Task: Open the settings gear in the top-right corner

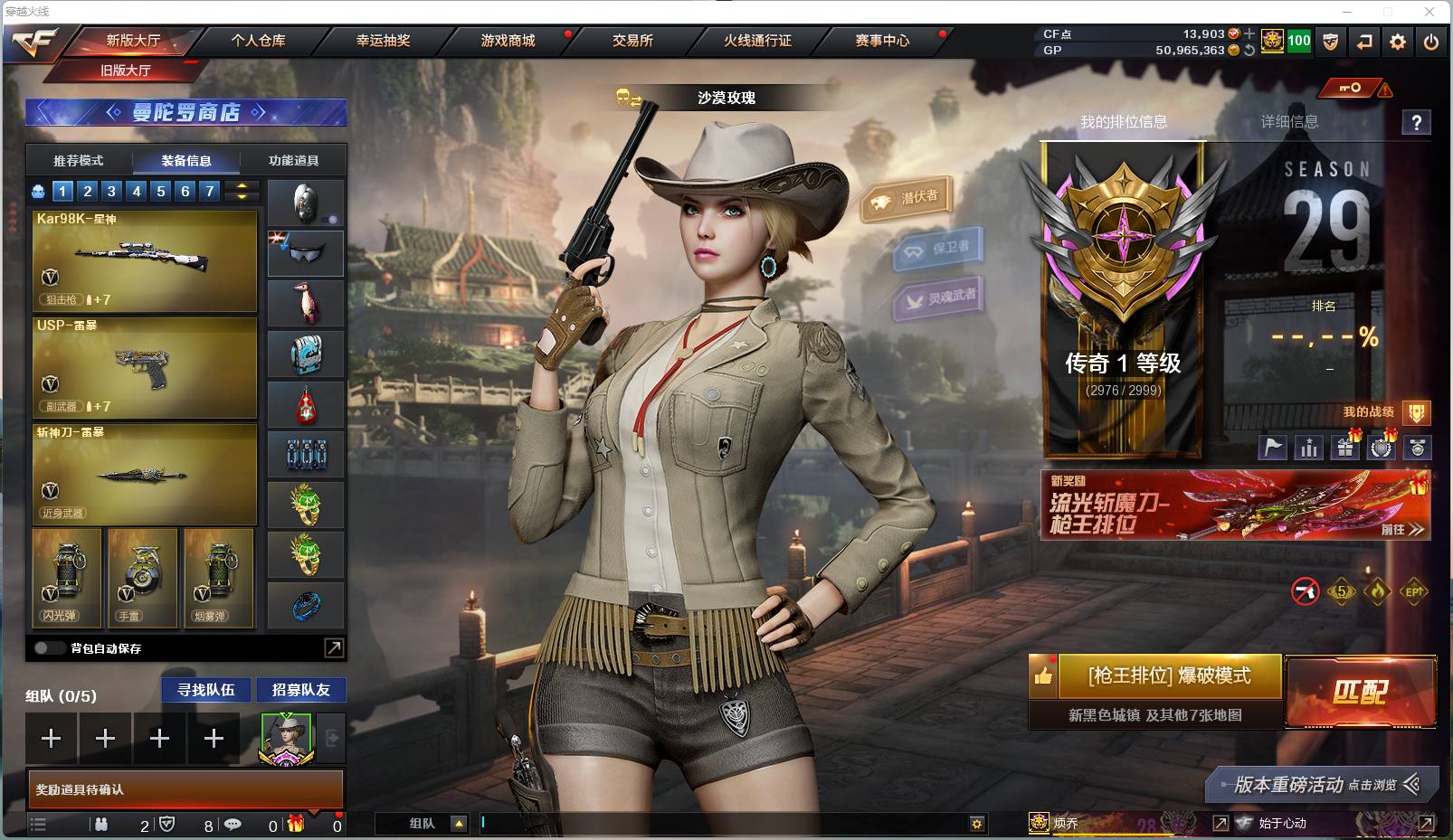Action: tap(1398, 42)
